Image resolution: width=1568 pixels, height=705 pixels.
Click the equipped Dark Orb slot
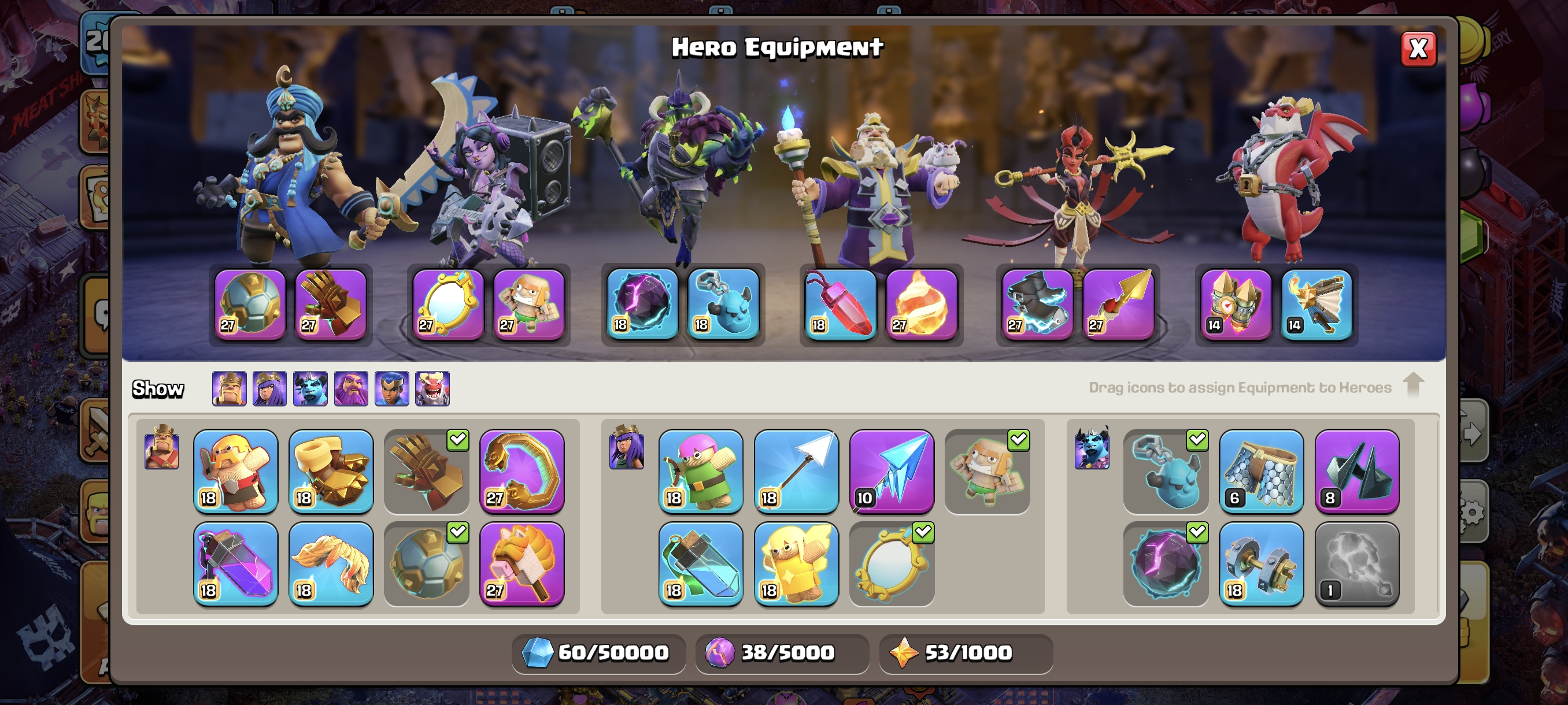click(x=642, y=304)
